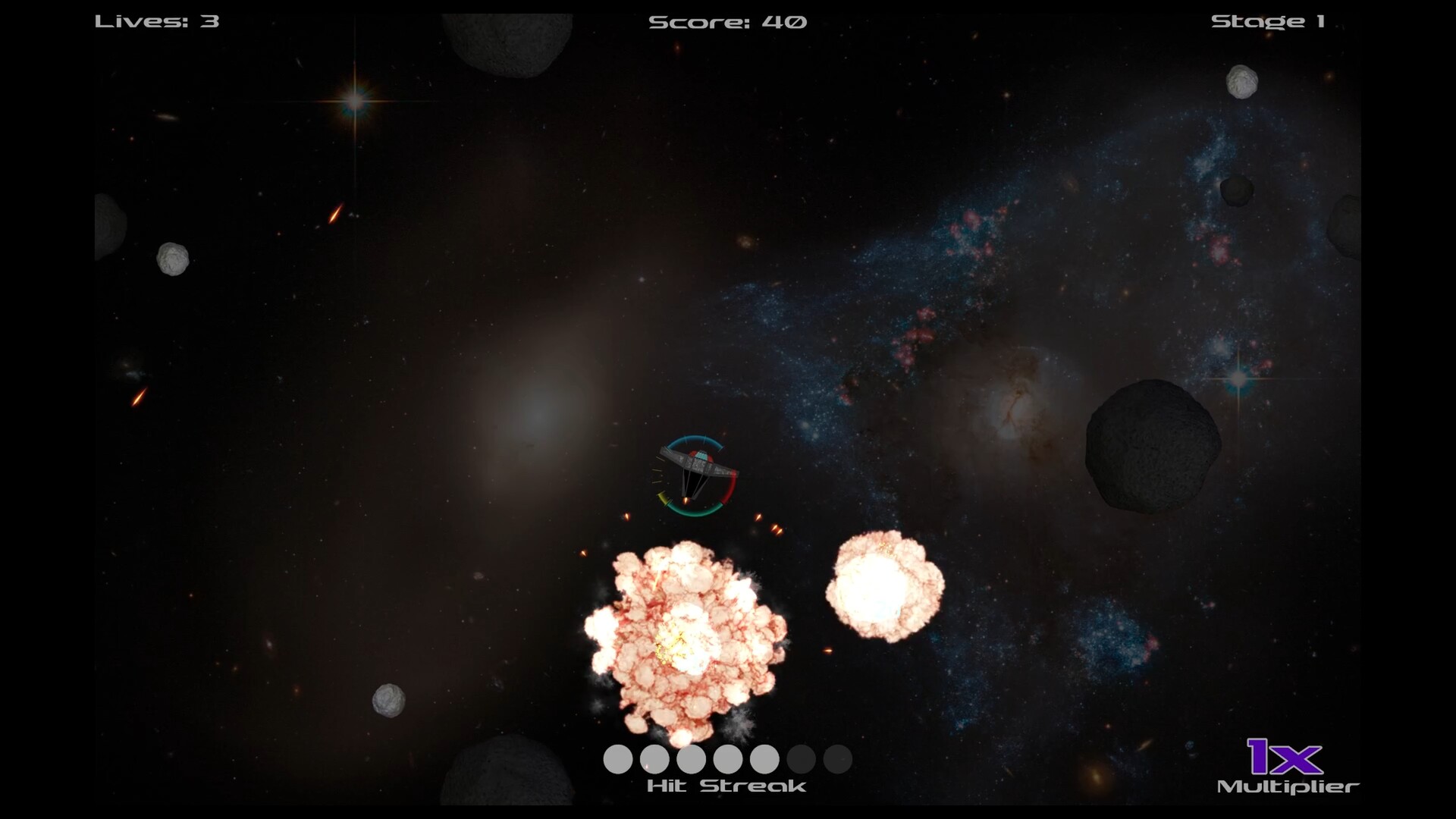Click the Lives: 3 counter
Viewport: 1456px width, 819px height.
(155, 21)
